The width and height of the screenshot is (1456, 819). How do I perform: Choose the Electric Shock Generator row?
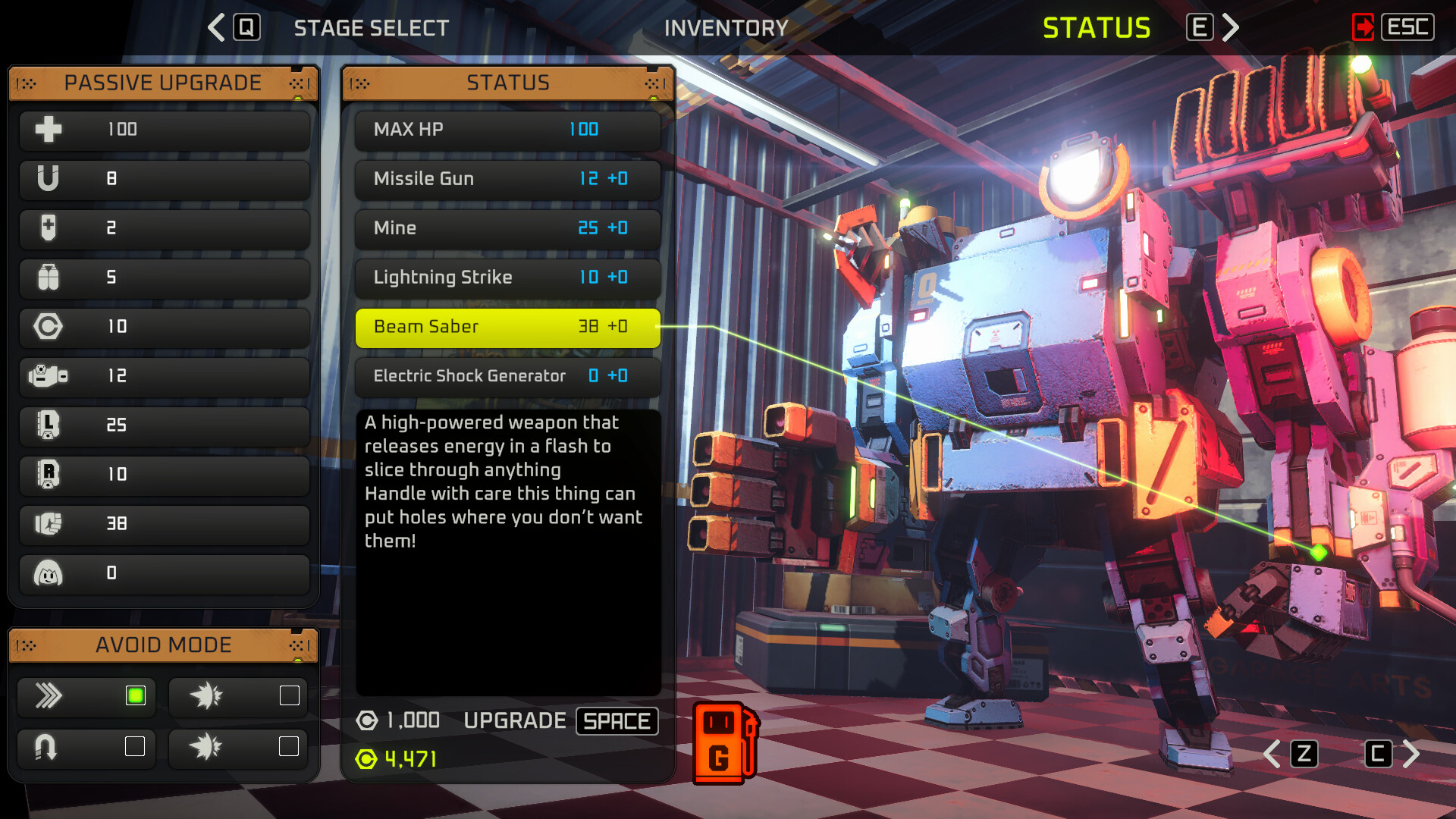pyautogui.click(x=507, y=376)
